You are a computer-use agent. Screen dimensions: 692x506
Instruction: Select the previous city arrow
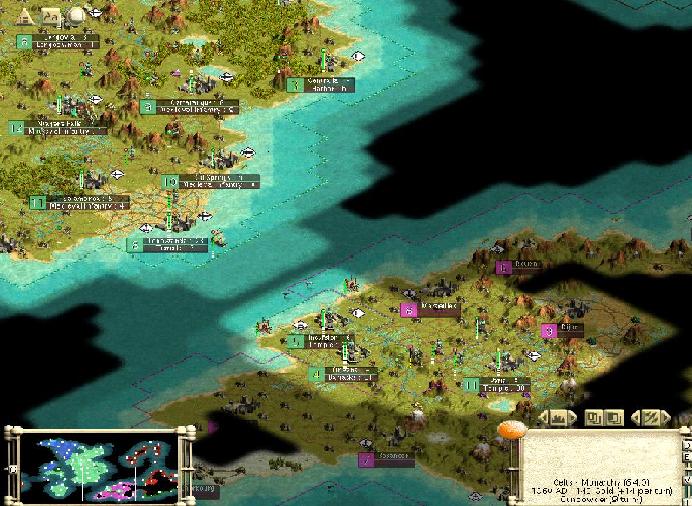[545, 416]
